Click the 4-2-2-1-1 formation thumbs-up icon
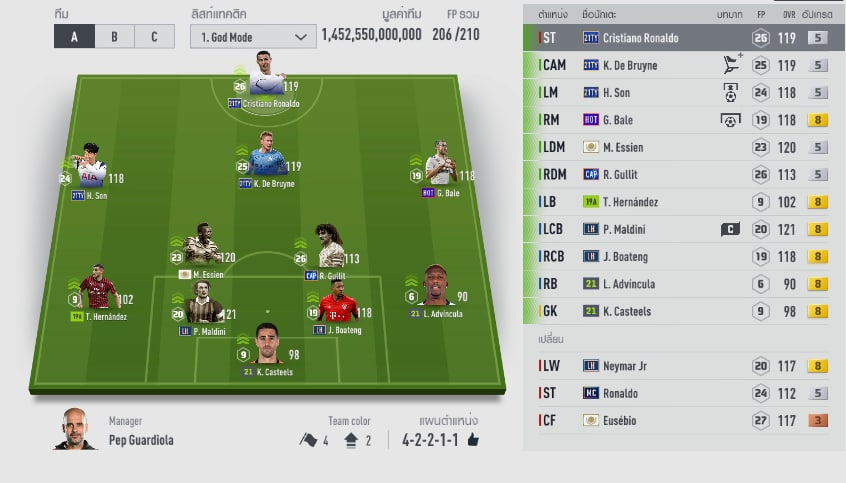Screen dimensions: 846x483 point(473,439)
